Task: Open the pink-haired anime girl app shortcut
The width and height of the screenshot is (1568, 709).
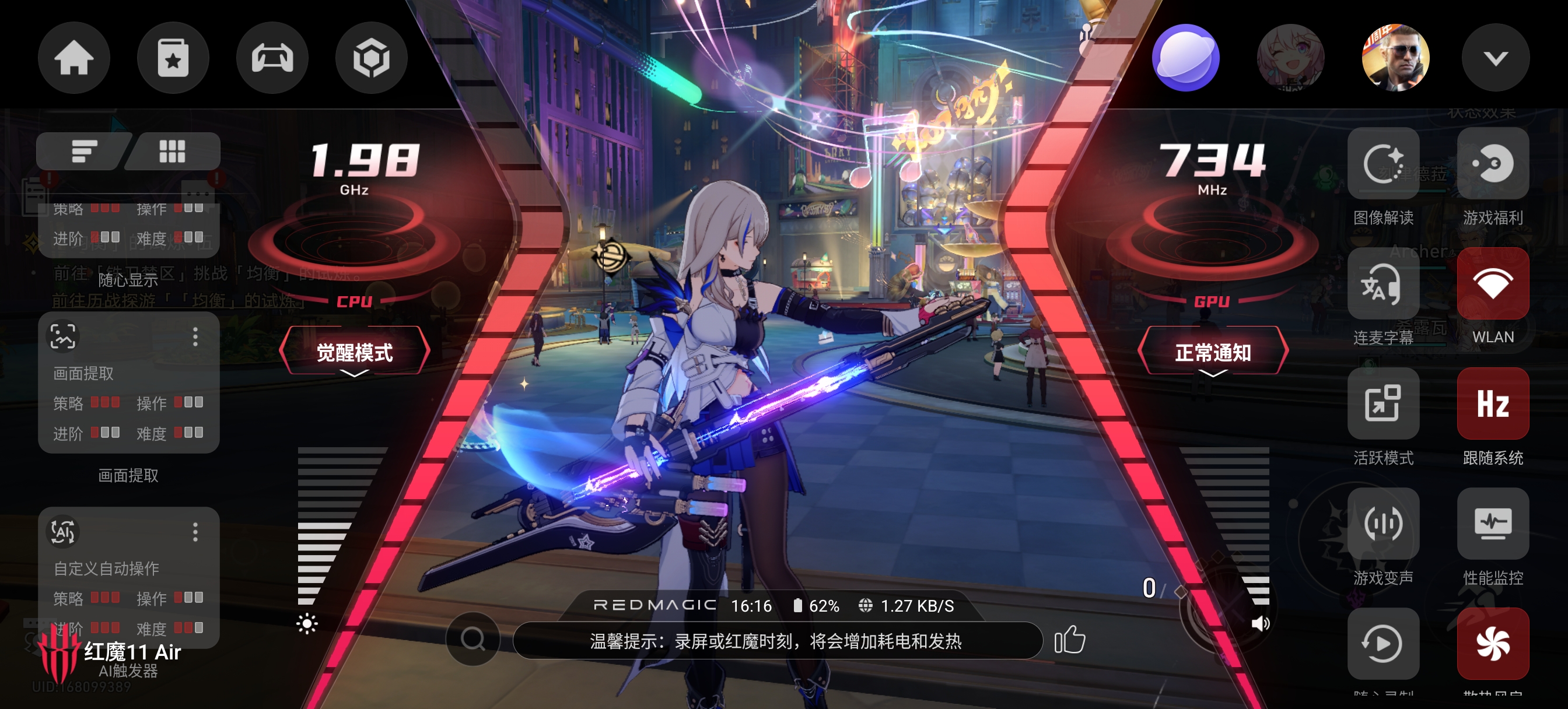Action: point(1290,58)
